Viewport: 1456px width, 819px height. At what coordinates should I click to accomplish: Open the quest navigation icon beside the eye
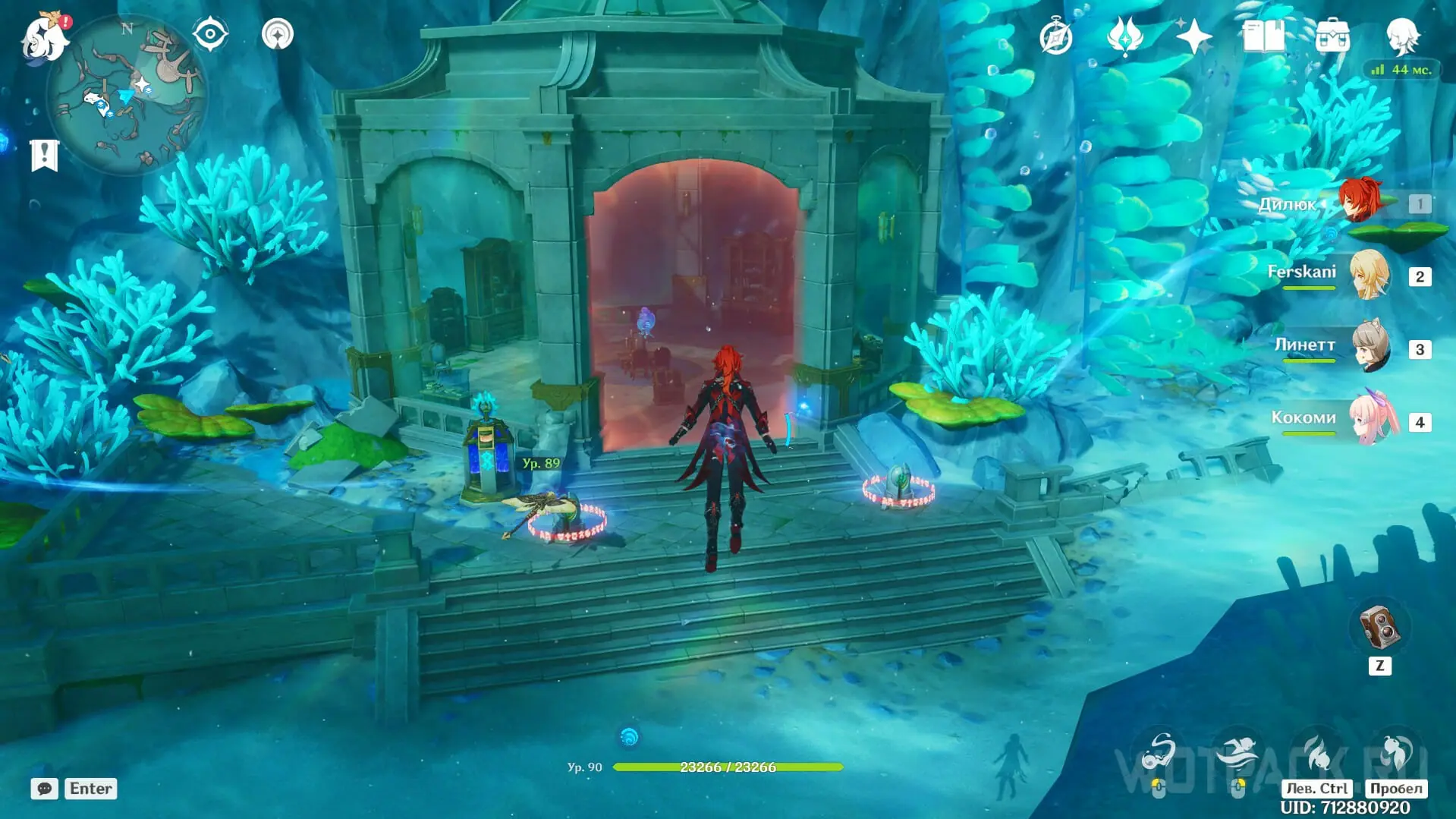[x=277, y=34]
